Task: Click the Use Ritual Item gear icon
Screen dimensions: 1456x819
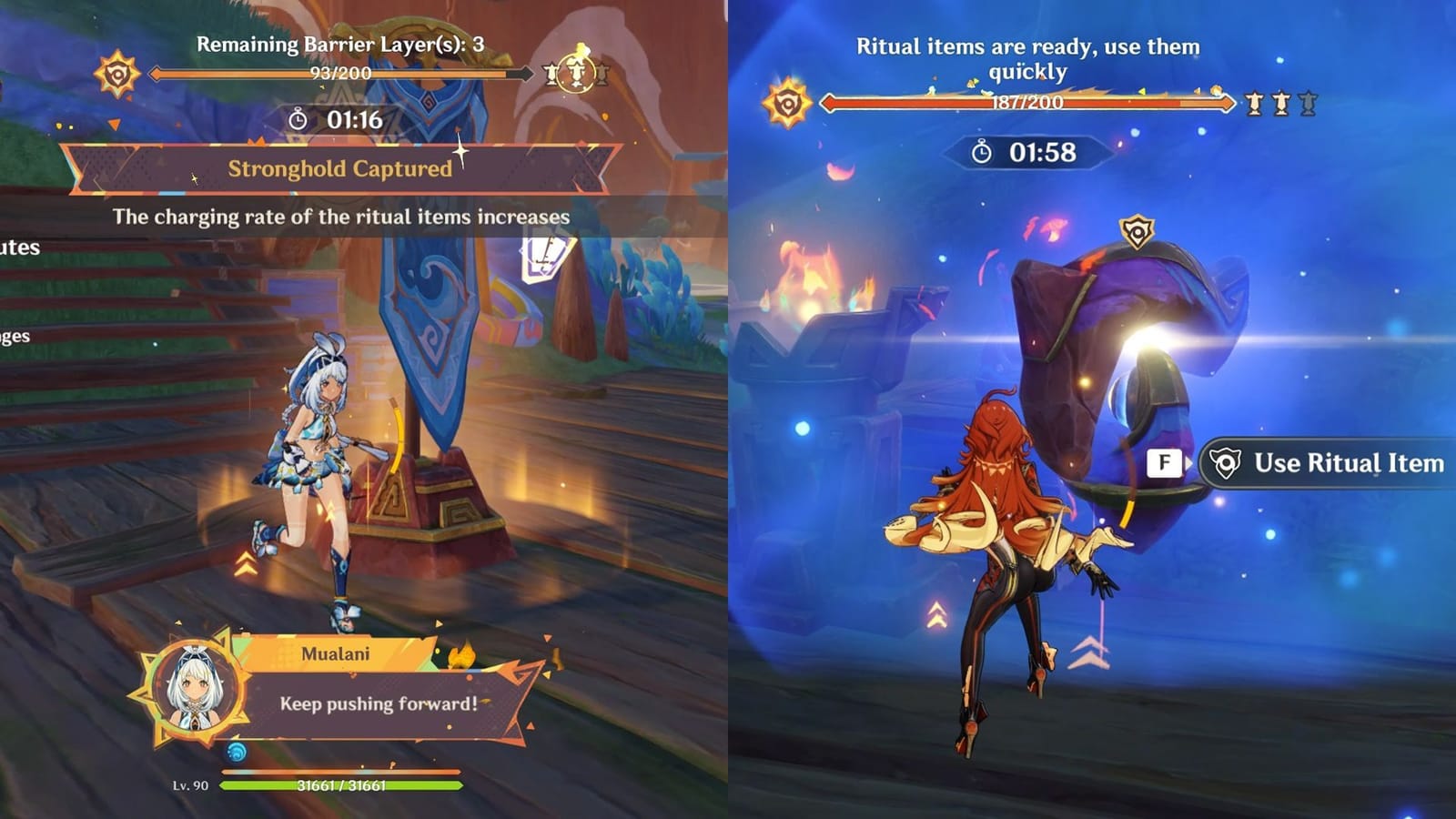Action: 1225,464
